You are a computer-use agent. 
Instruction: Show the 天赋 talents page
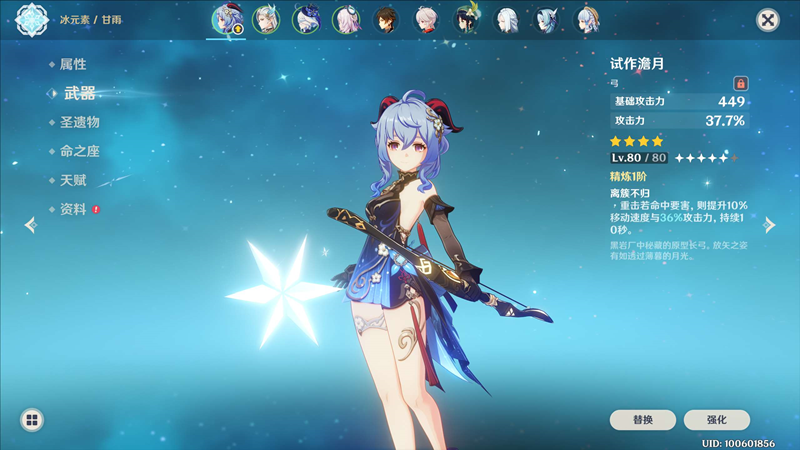tap(72, 180)
